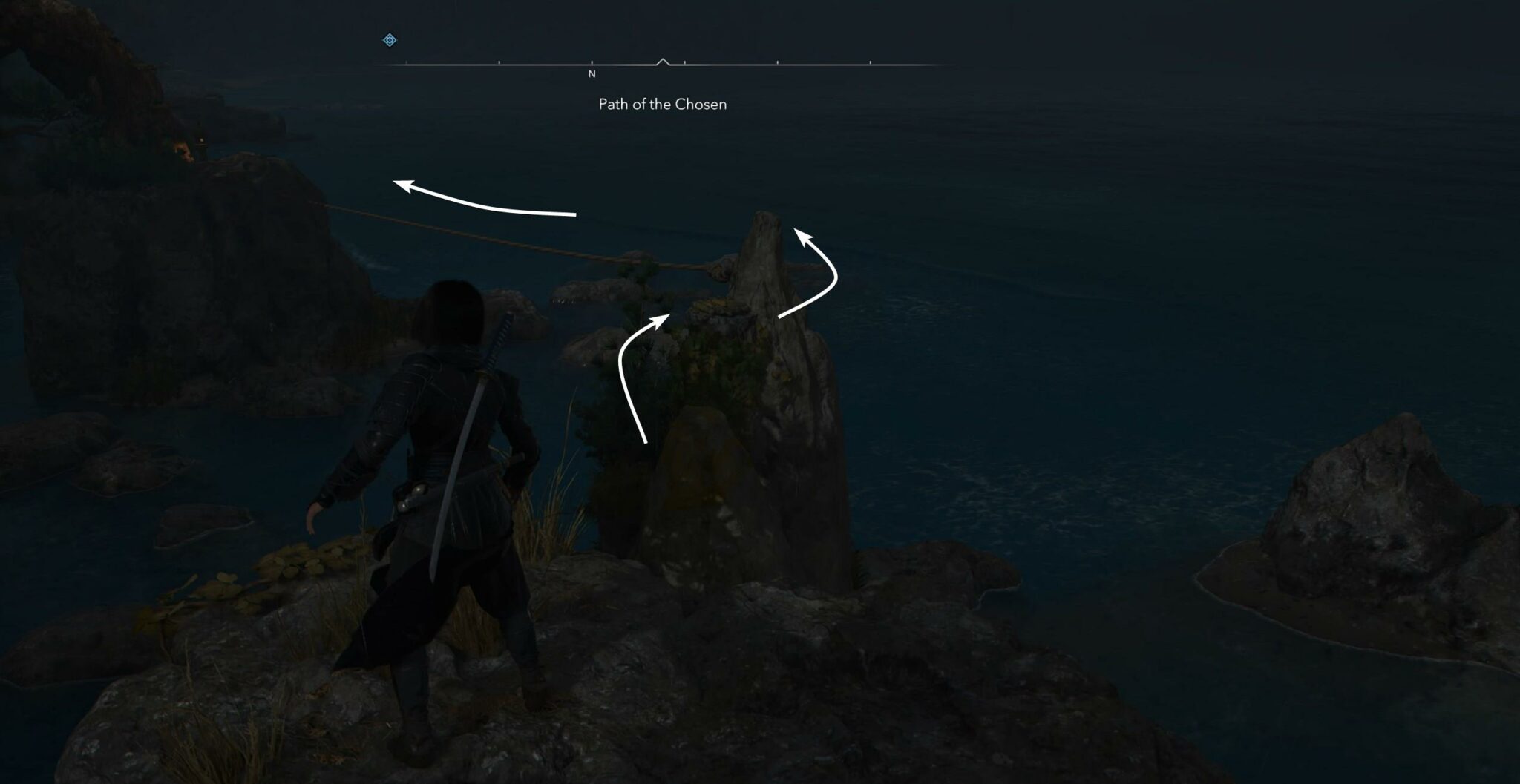This screenshot has height=784, width=1520.
Task: Click the N marker on the compass
Action: coord(592,74)
